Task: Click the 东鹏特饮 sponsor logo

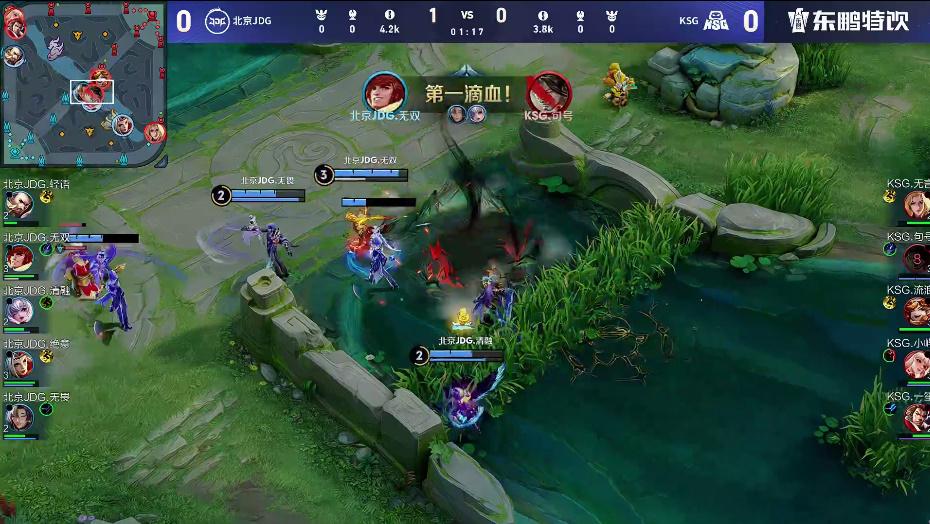Action: (x=849, y=21)
